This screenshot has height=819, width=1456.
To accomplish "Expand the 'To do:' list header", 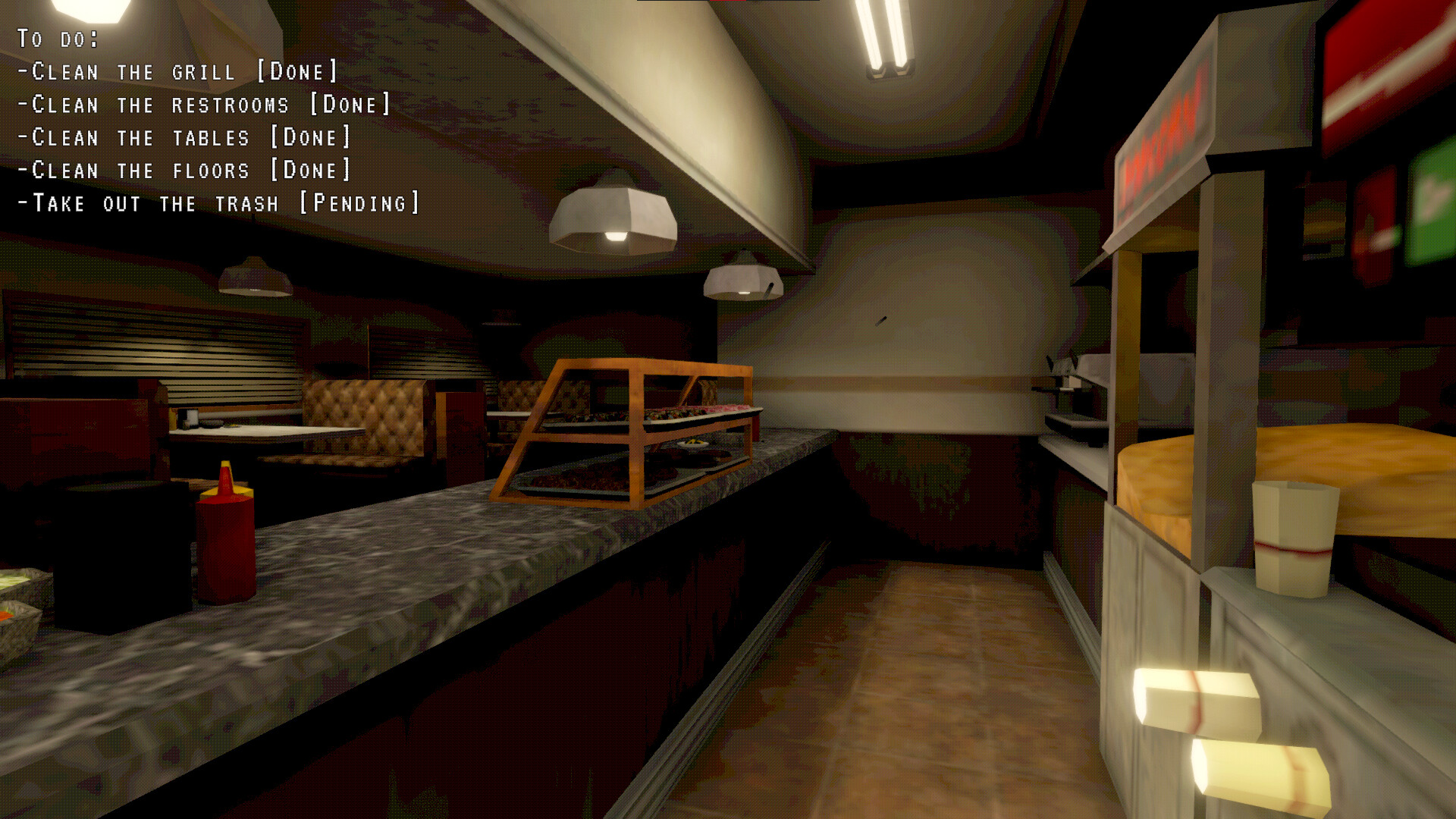I will click(x=58, y=36).
